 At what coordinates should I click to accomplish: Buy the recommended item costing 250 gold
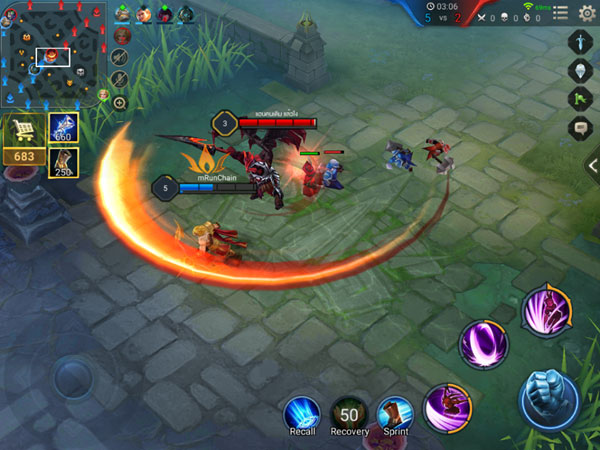click(63, 162)
